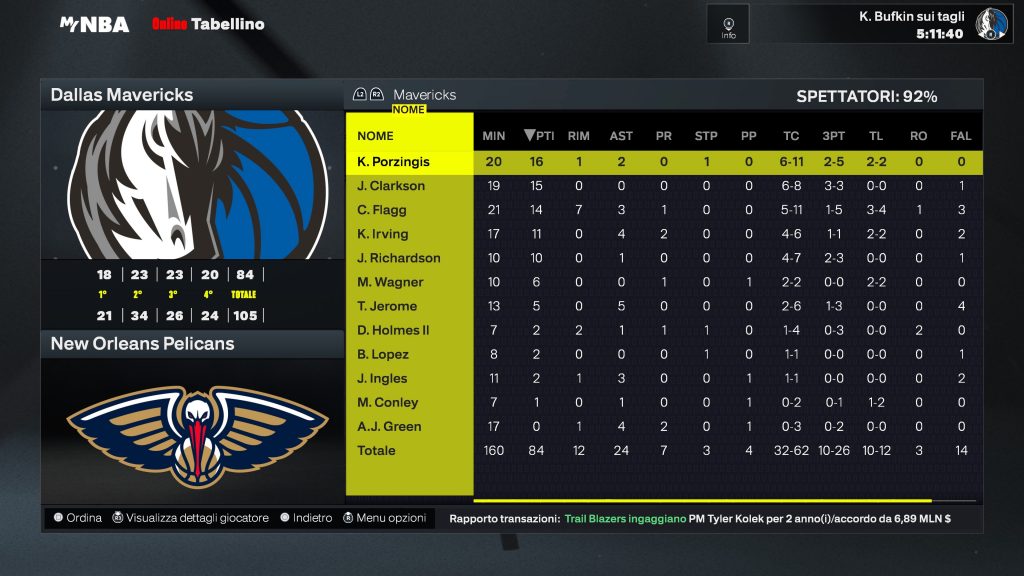Screen dimensions: 1024x576
Task: Sort by the NOME column header
Action: coord(376,136)
